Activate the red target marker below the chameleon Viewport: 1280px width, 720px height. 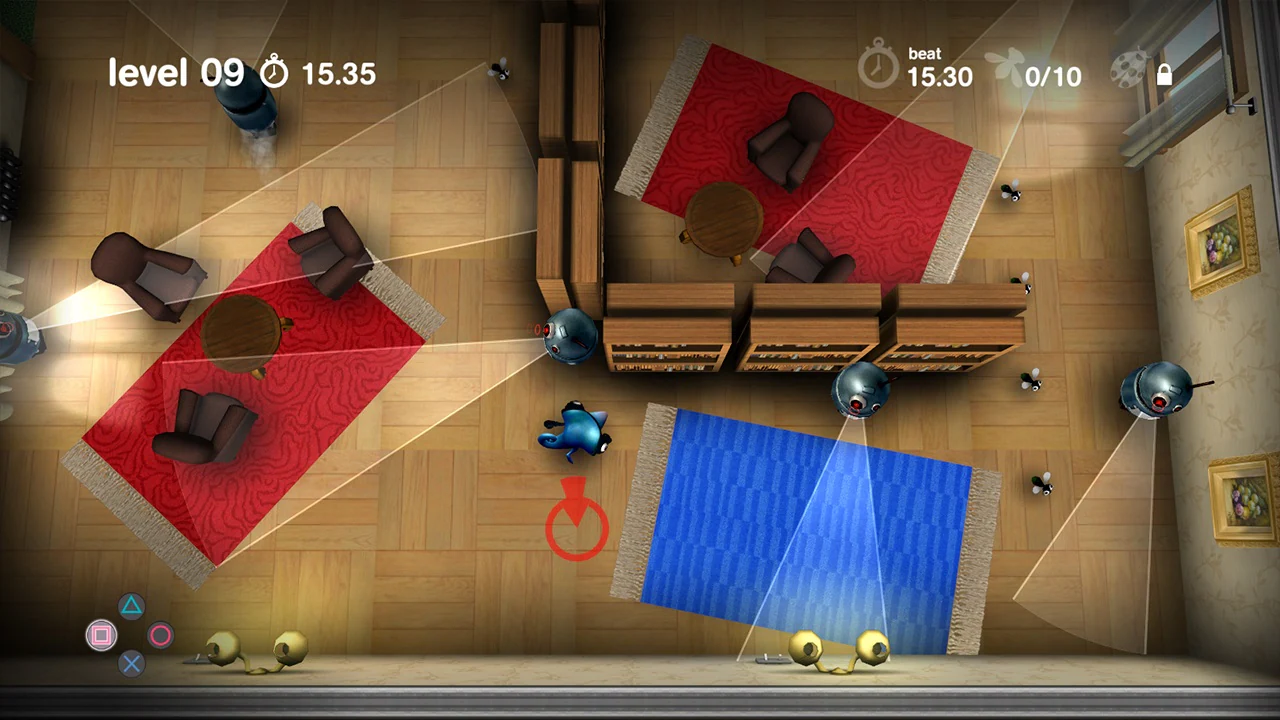[x=575, y=522]
